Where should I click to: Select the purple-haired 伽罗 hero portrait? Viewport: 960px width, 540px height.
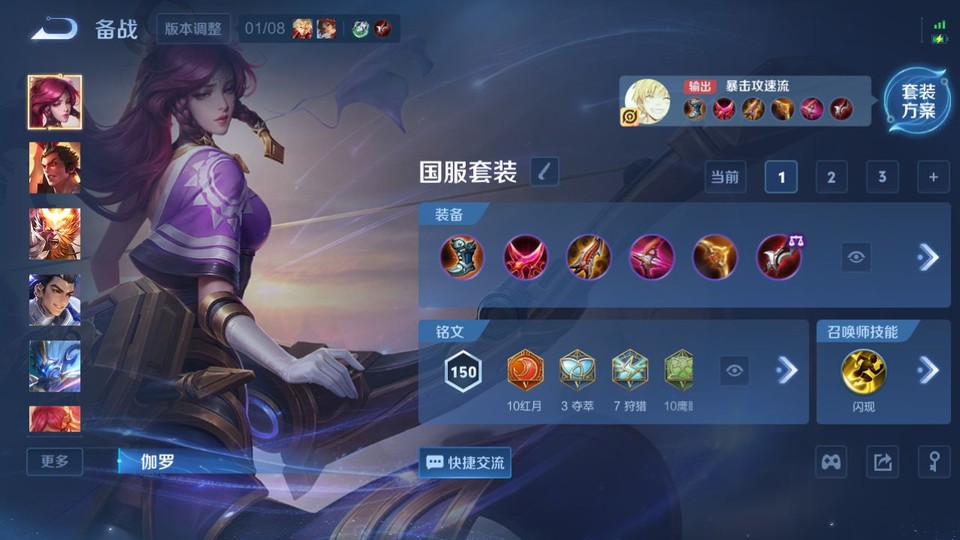coord(55,101)
